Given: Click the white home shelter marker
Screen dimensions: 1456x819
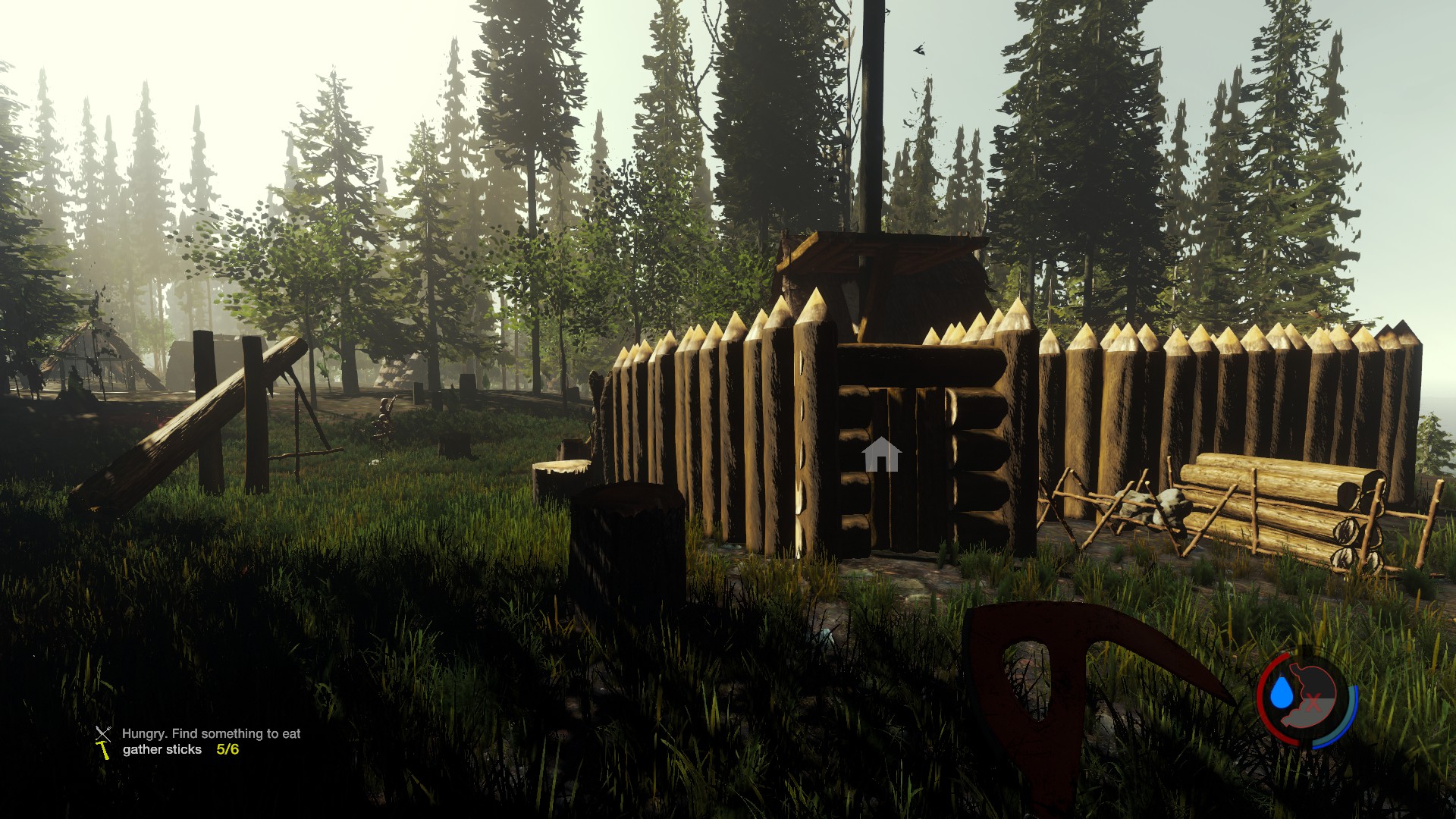Looking at the screenshot, I should (x=880, y=454).
